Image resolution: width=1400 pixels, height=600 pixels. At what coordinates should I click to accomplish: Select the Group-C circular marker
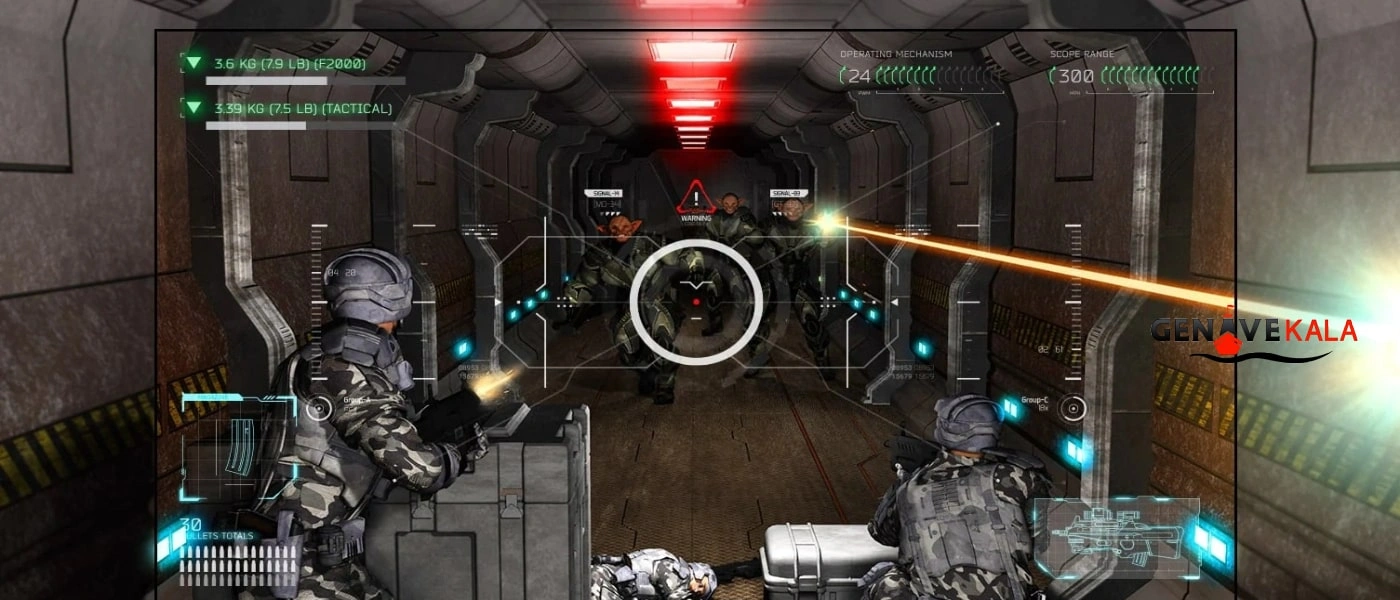1073,408
